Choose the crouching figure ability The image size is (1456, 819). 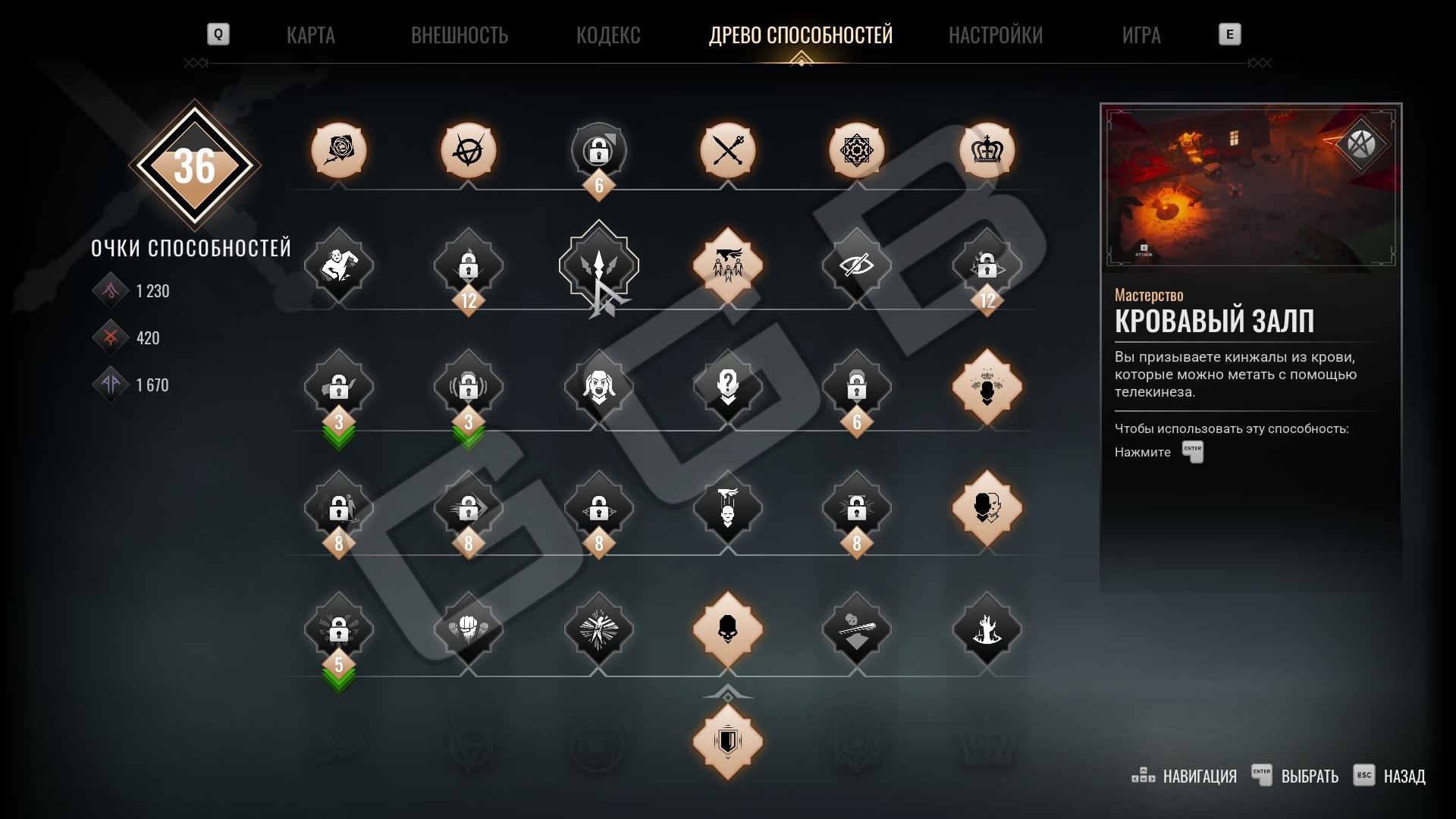(339, 265)
